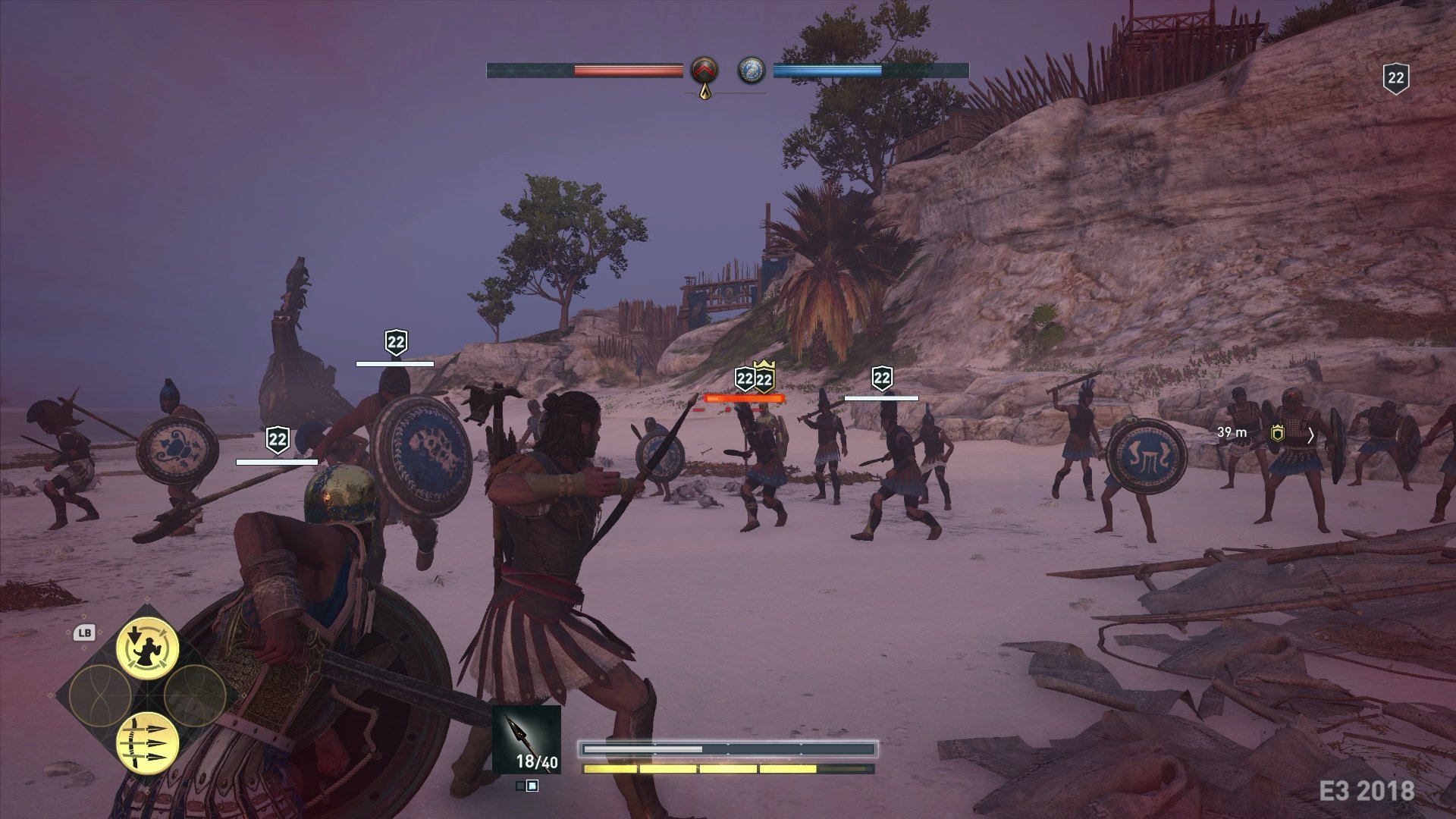This screenshot has height=819, width=1456.
Task: Click the LB ability wheel prompt
Action: point(84,631)
